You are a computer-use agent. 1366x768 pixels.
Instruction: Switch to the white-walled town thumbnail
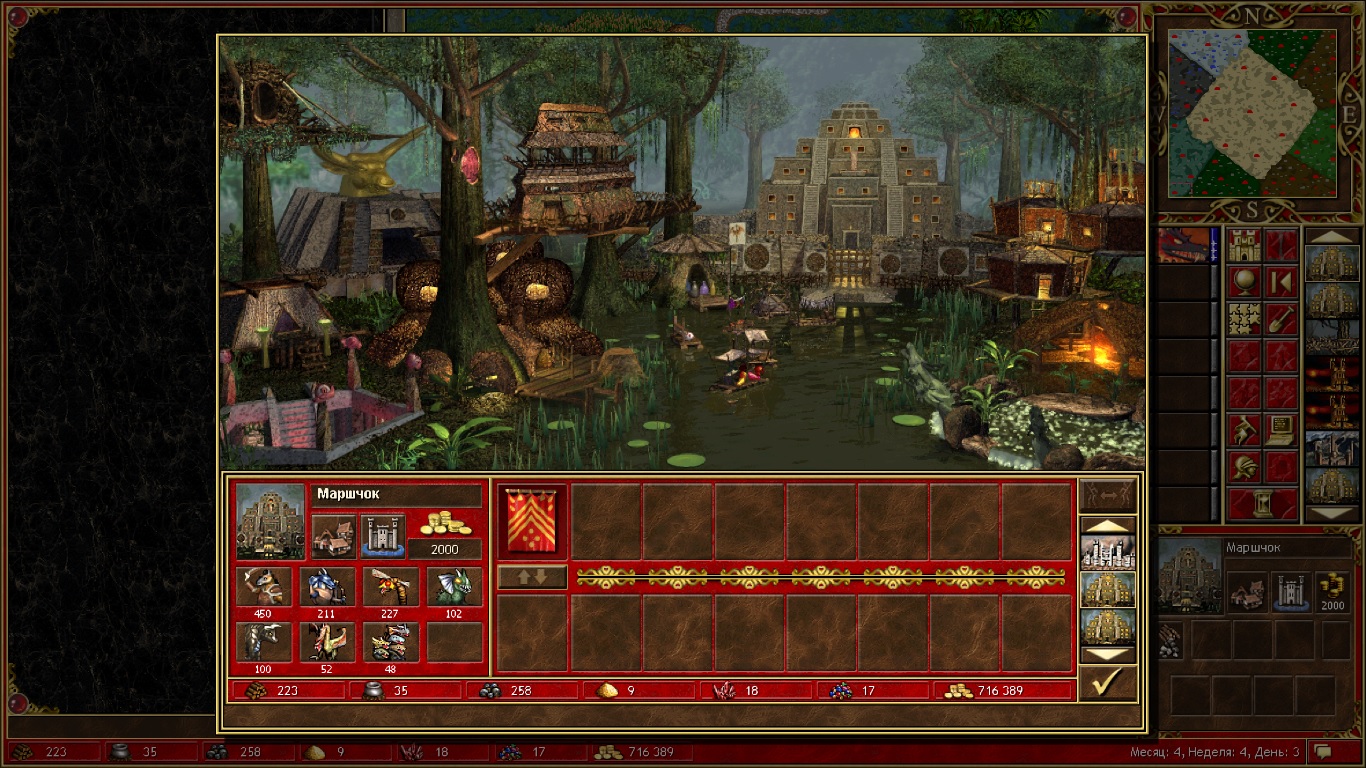[1108, 553]
